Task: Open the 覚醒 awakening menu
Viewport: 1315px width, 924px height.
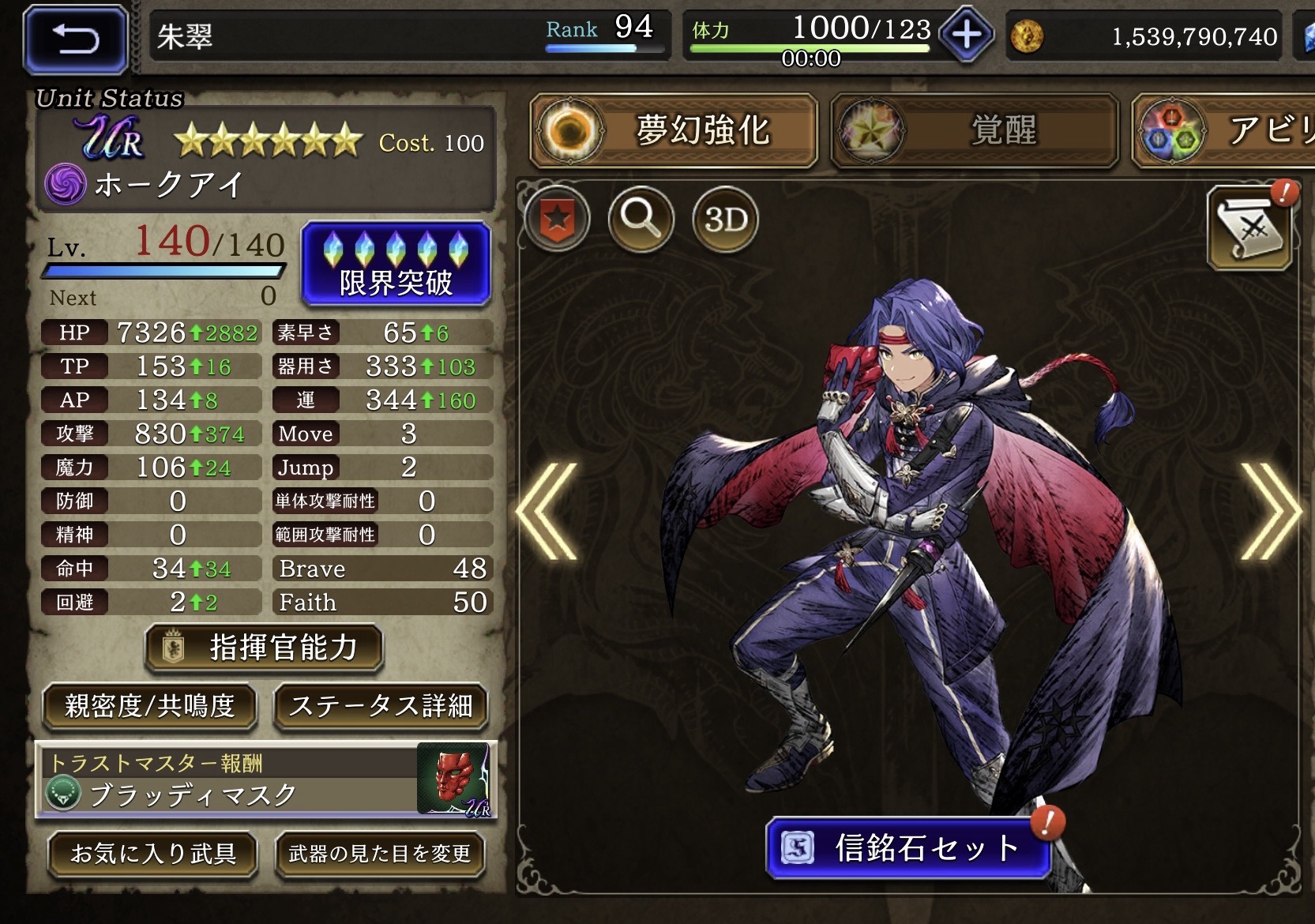Action: (x=975, y=130)
